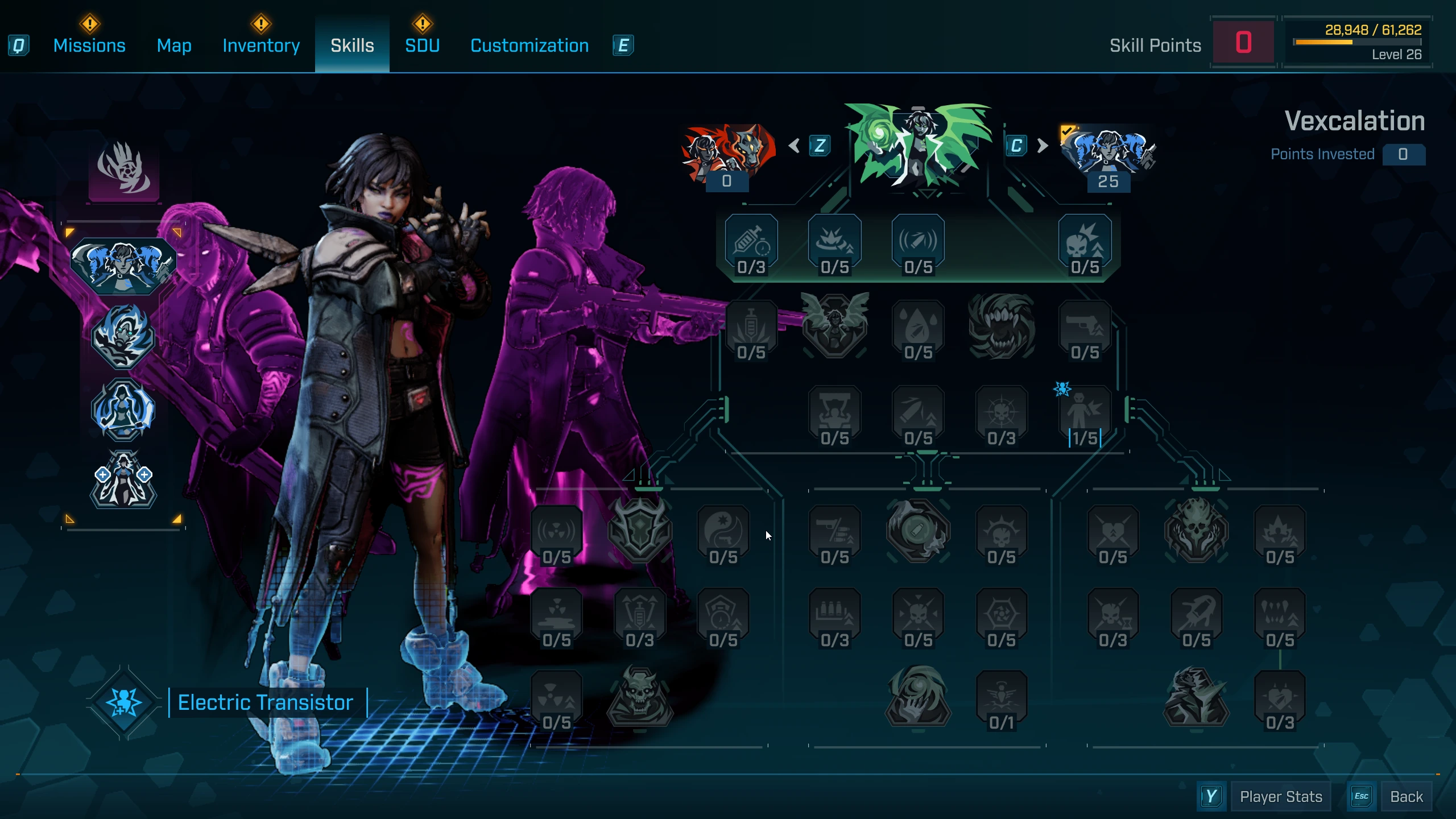Screen dimensions: 1456x819
Task: Open the Missions tab
Action: (x=89, y=45)
